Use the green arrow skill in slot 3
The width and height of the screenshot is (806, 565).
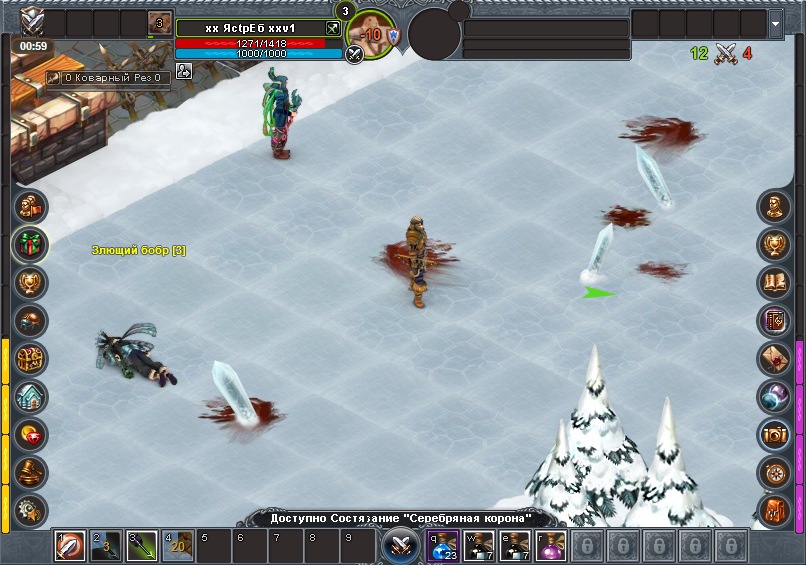click(142, 546)
